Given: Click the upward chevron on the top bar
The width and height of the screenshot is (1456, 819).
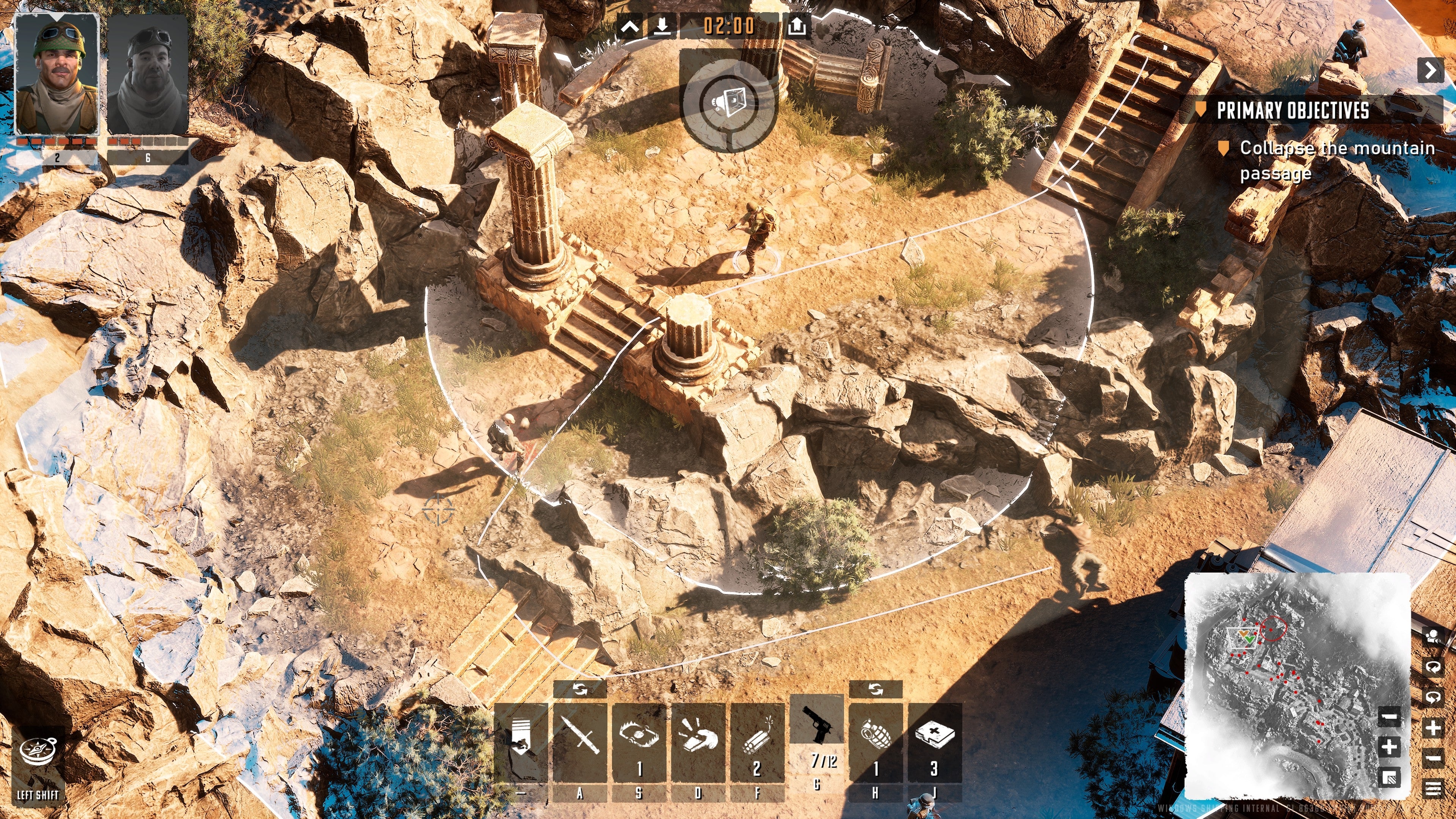Looking at the screenshot, I should pos(631,25).
